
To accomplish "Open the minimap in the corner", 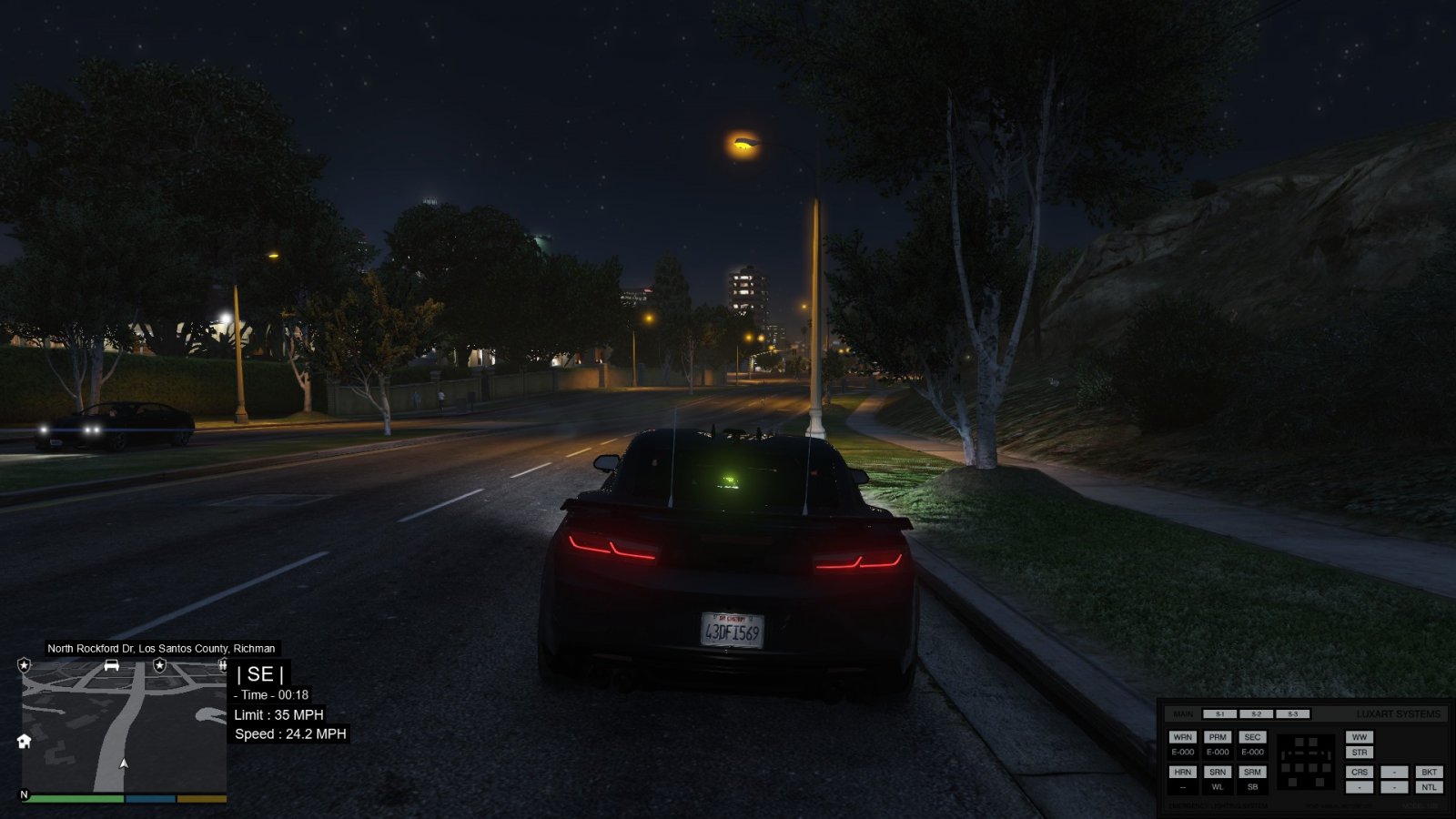I will tap(124, 728).
